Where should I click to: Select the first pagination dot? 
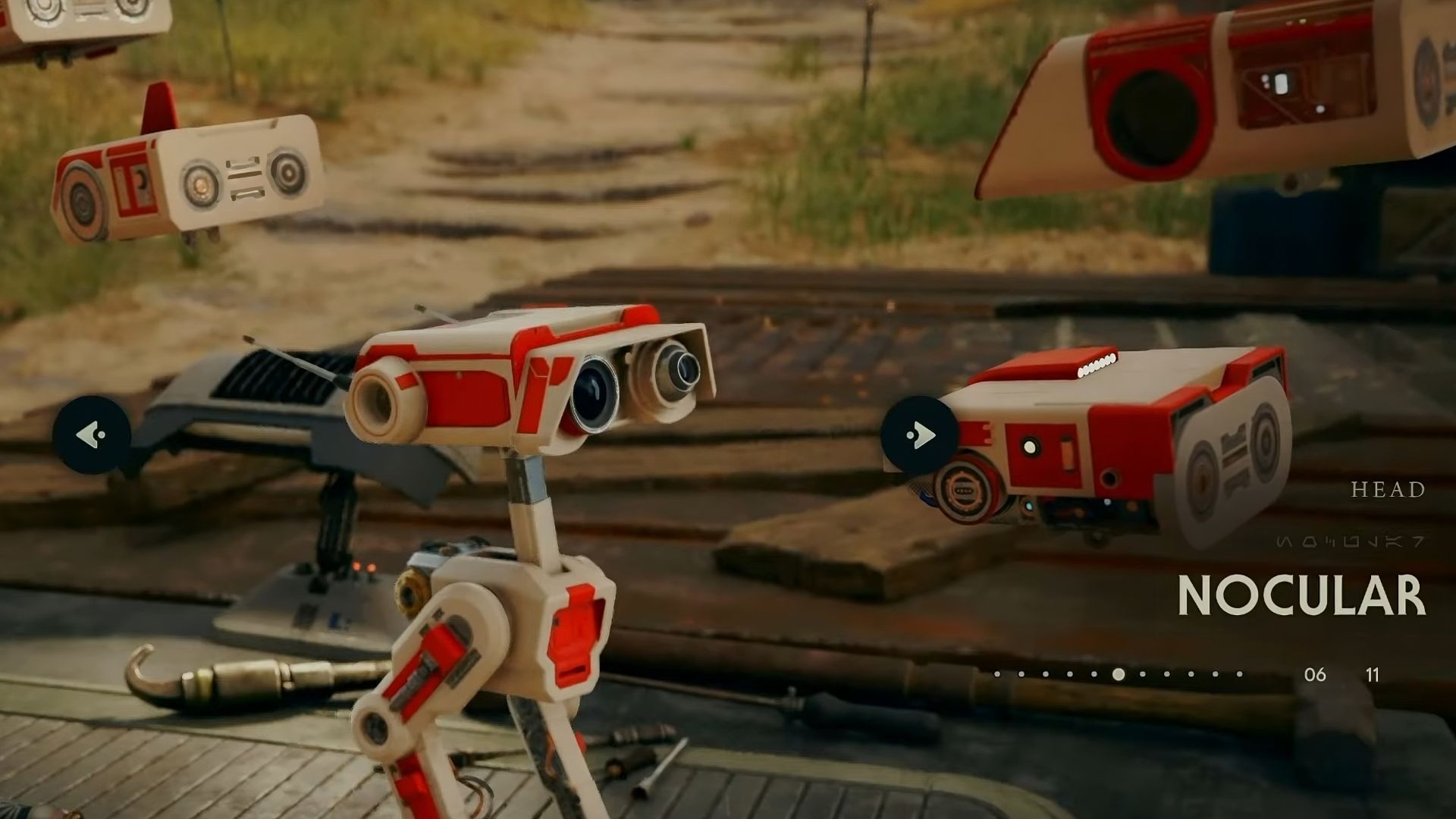[x=998, y=675]
